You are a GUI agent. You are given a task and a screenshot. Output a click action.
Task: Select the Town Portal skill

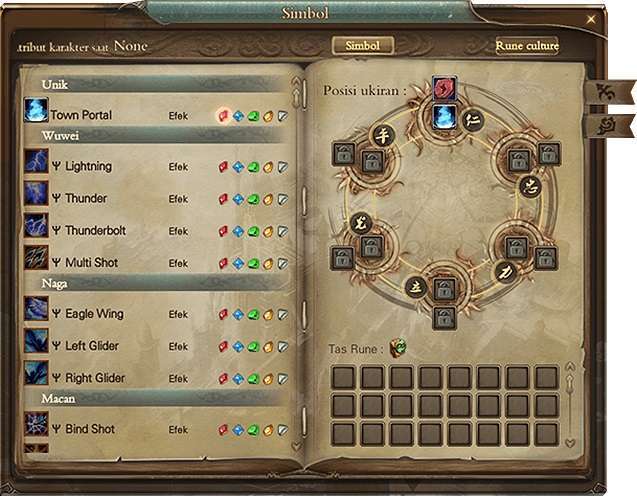click(81, 115)
